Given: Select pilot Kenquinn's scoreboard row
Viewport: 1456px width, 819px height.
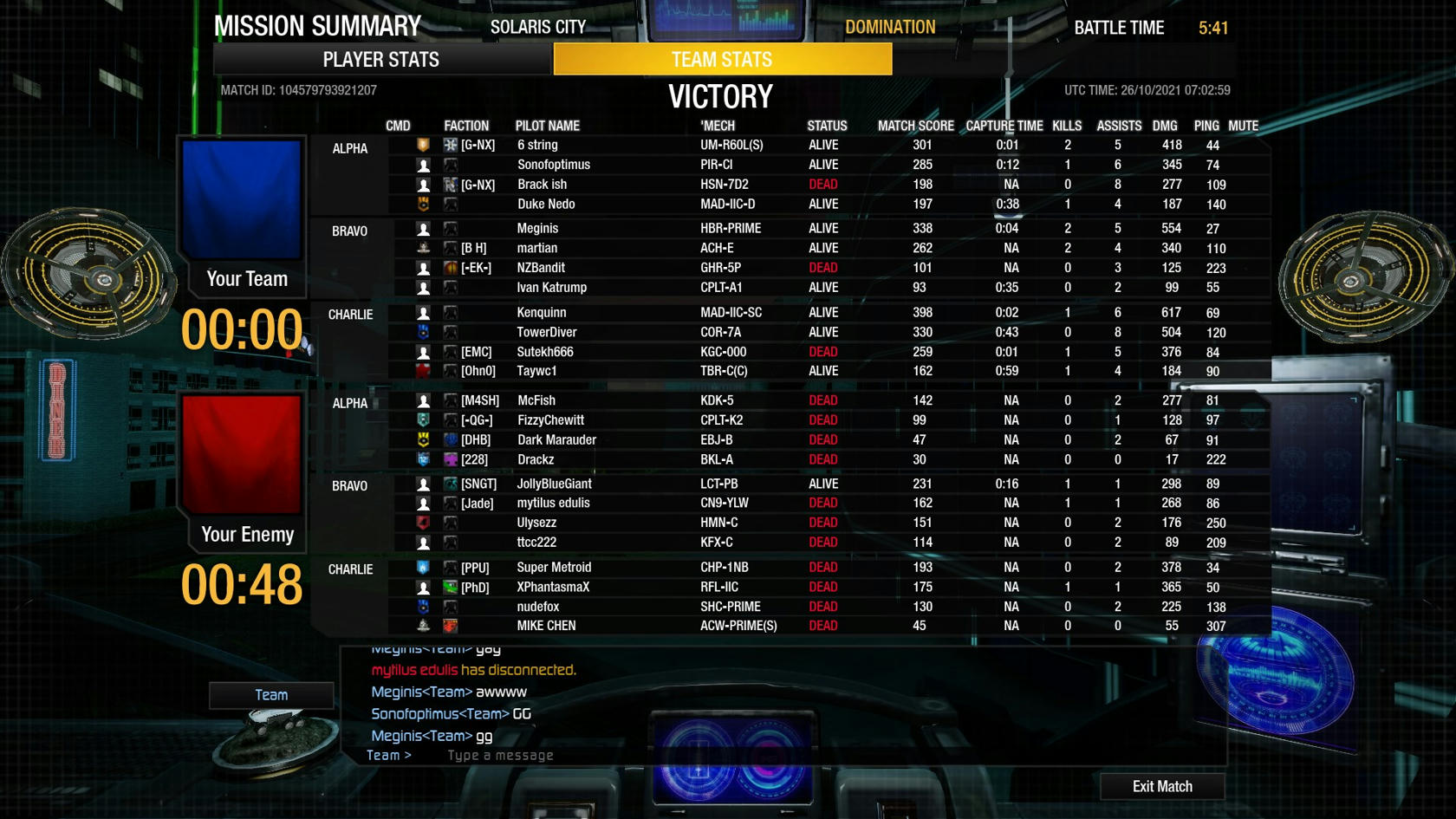Looking at the screenshot, I should point(542,313).
